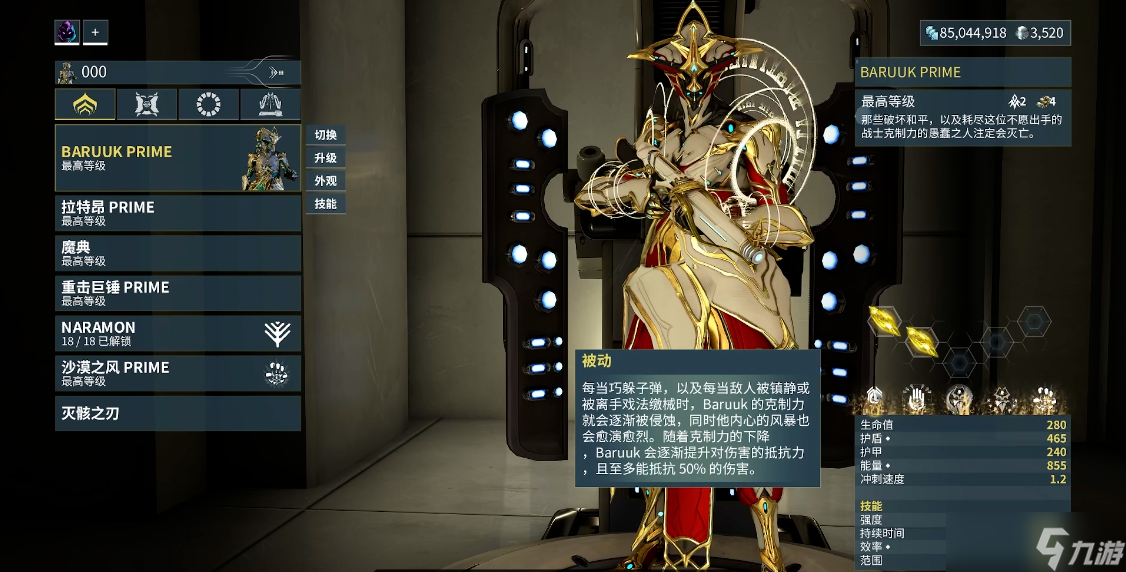Click the plus button beside the avatar
The height and width of the screenshot is (572, 1126).
[x=95, y=32]
